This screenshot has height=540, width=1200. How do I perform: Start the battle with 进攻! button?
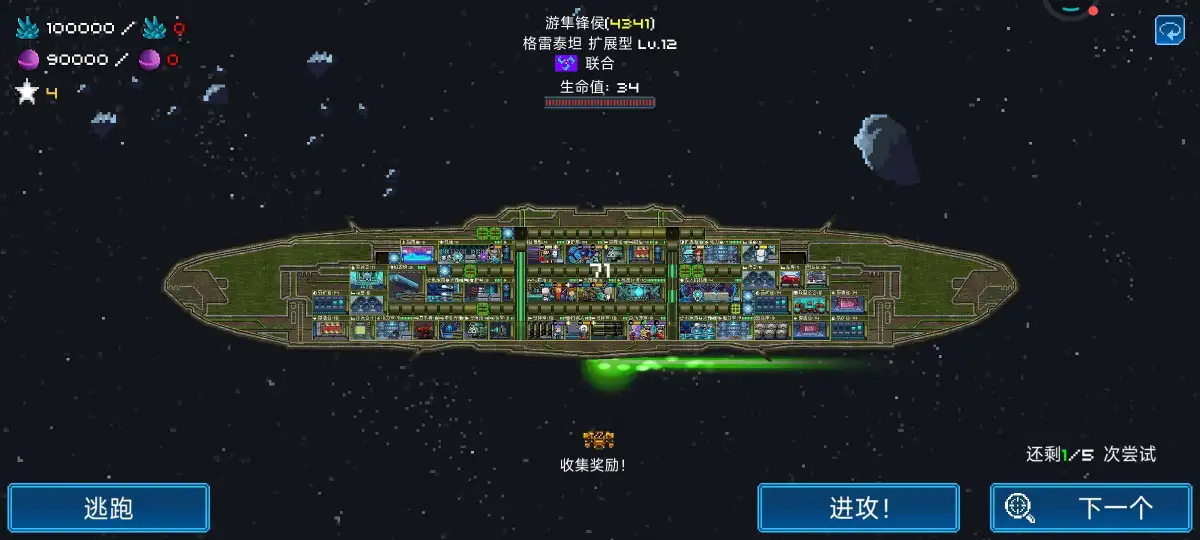pyautogui.click(x=858, y=508)
